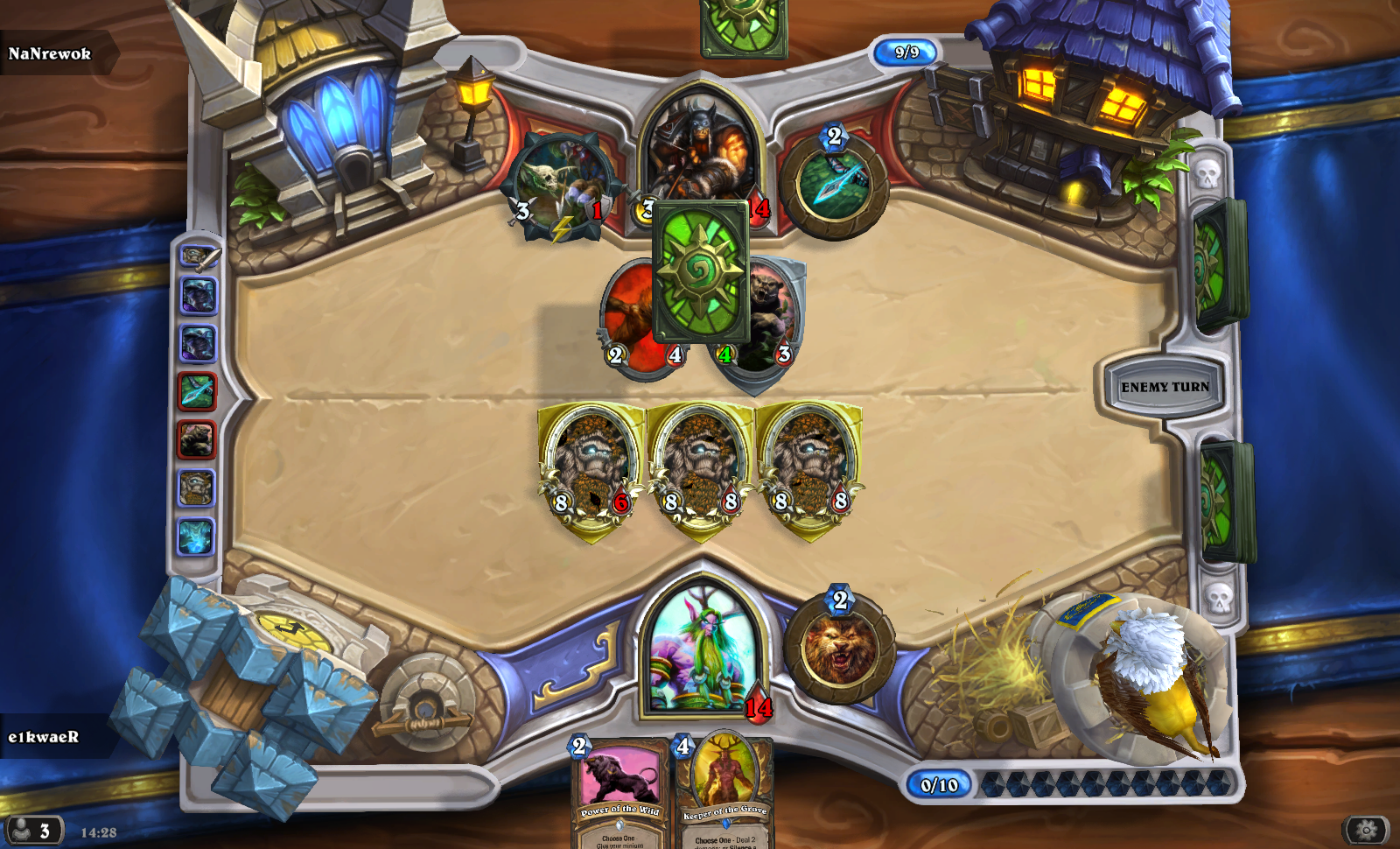
Task: Inspect the sword attack tile in history
Action: pyautogui.click(x=199, y=257)
